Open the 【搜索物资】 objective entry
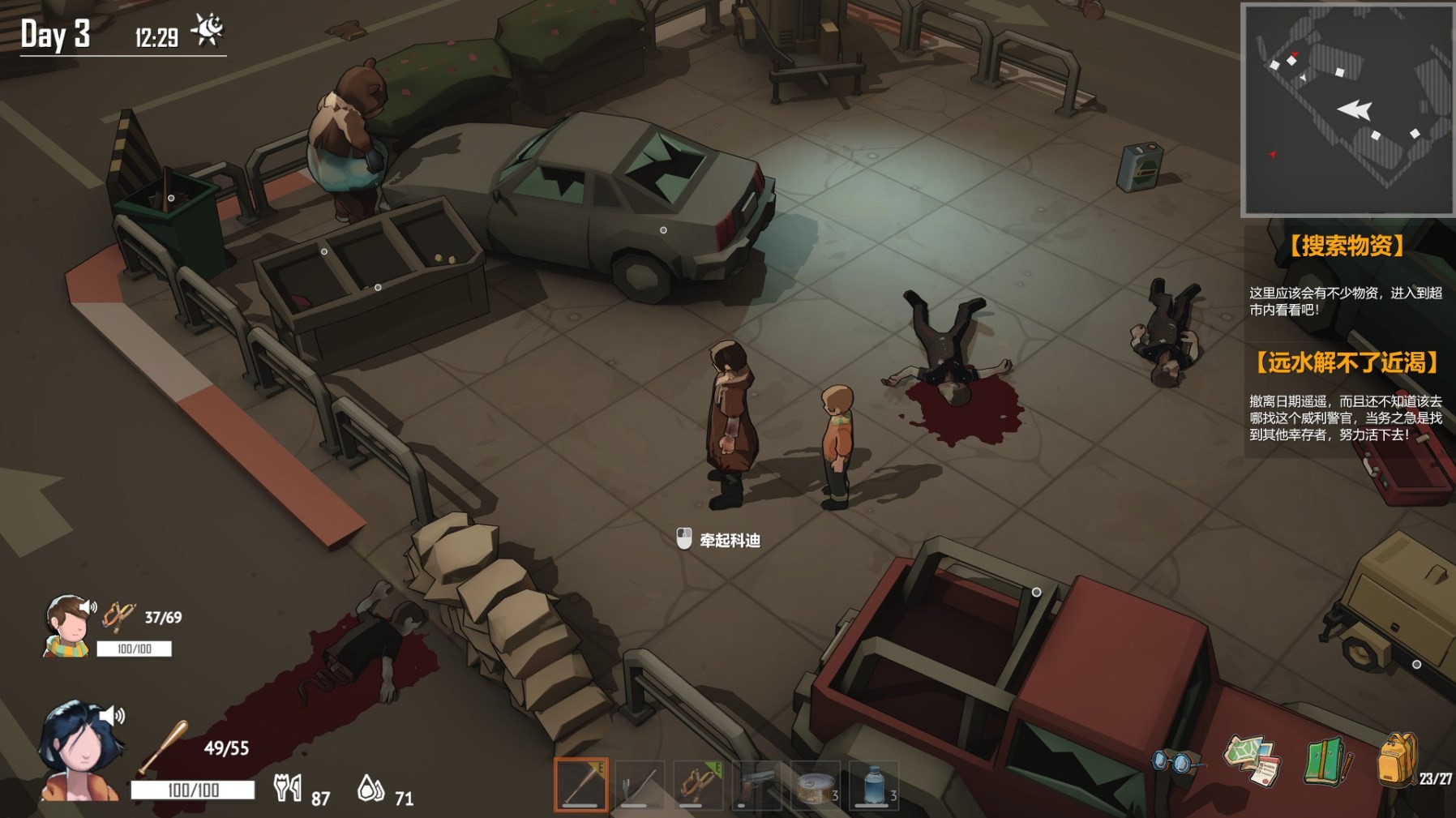Viewport: 1456px width, 818px height. tap(1347, 246)
